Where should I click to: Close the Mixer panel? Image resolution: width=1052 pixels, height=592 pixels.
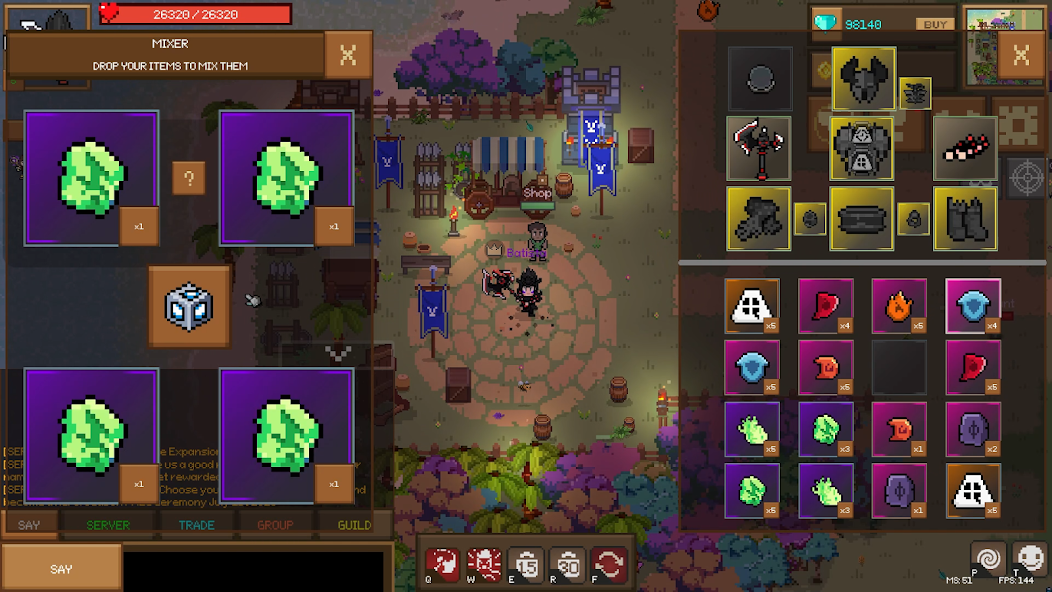point(348,55)
